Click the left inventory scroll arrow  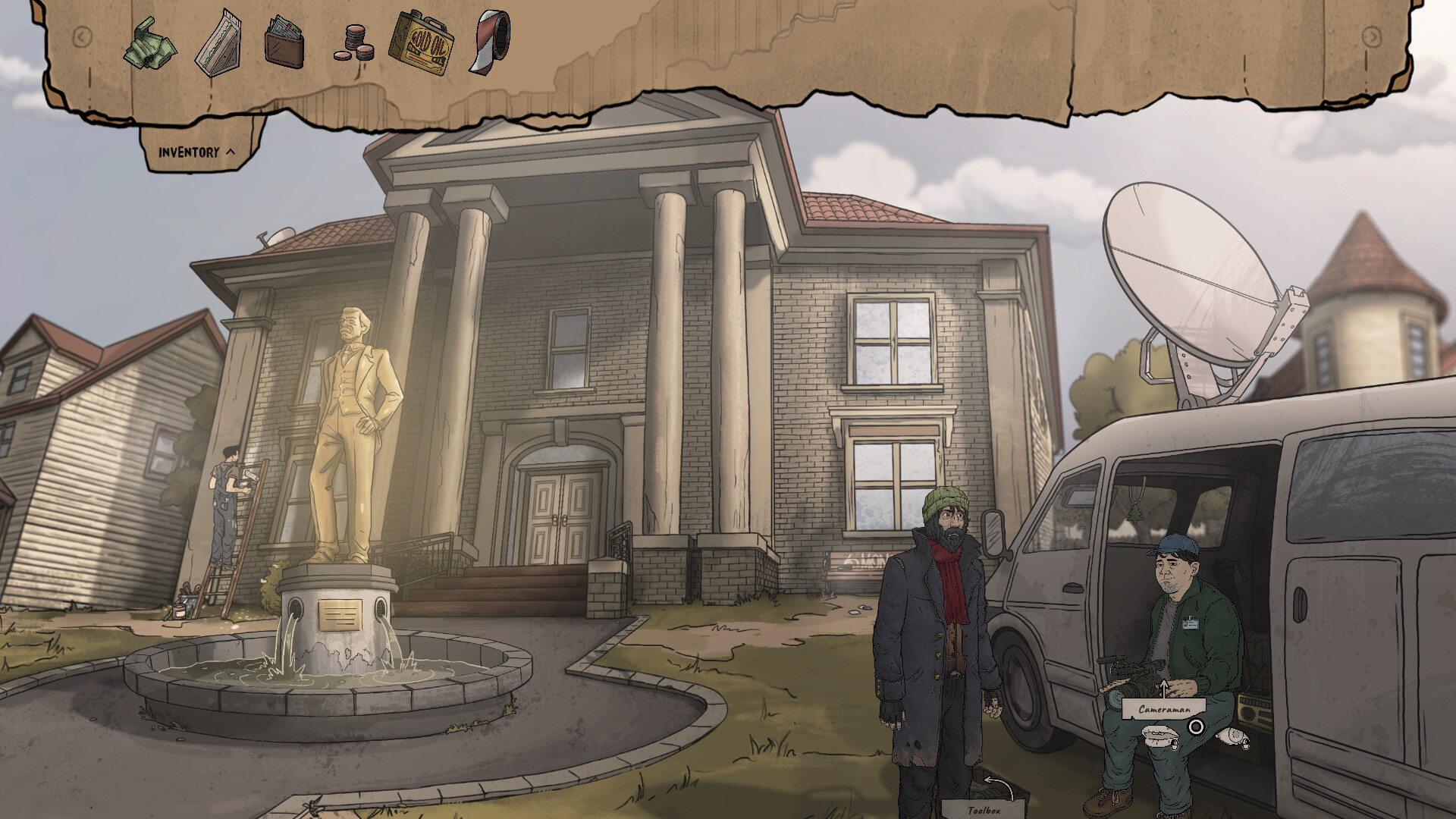80,35
